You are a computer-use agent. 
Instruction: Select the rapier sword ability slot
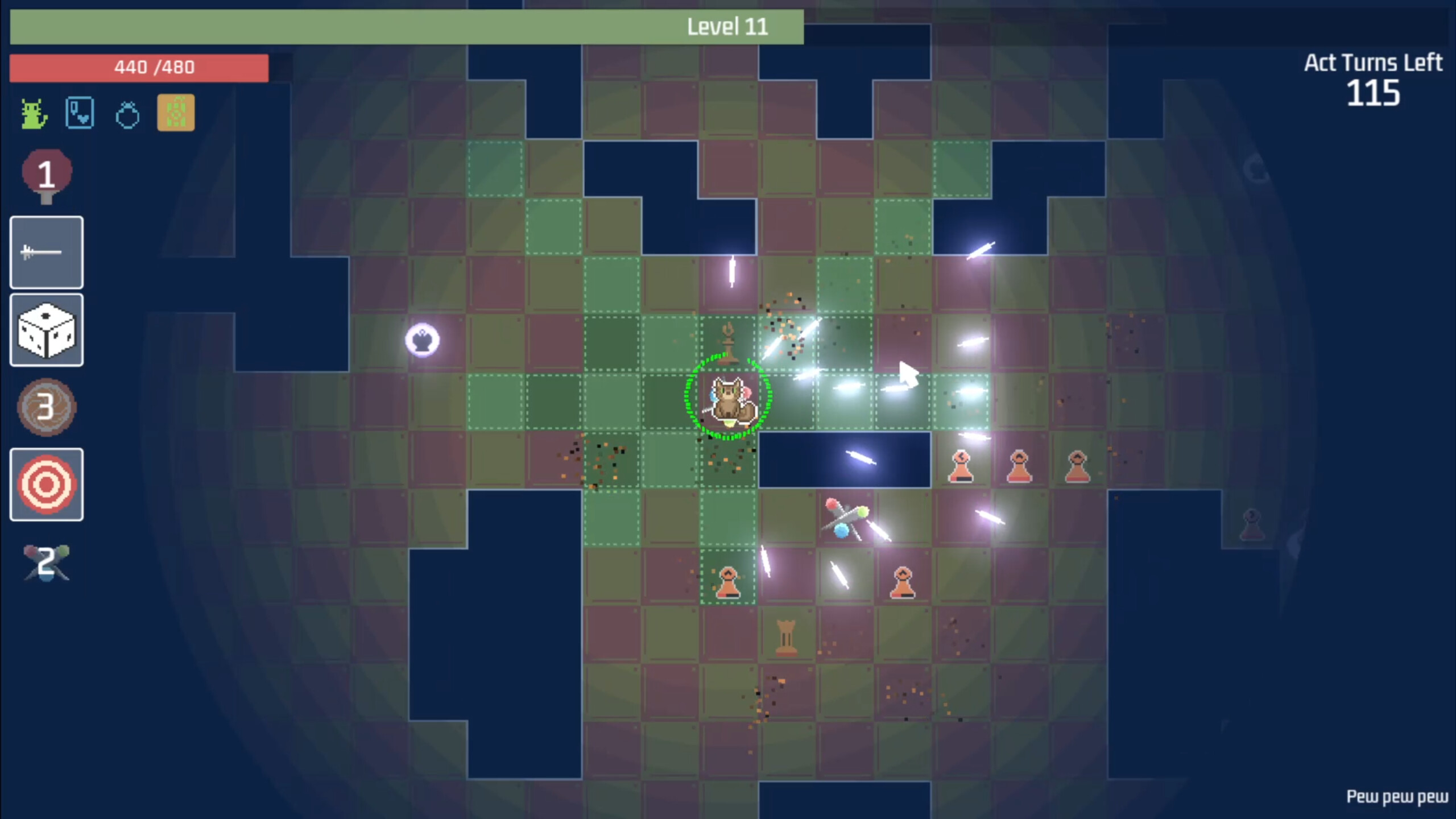(46, 253)
